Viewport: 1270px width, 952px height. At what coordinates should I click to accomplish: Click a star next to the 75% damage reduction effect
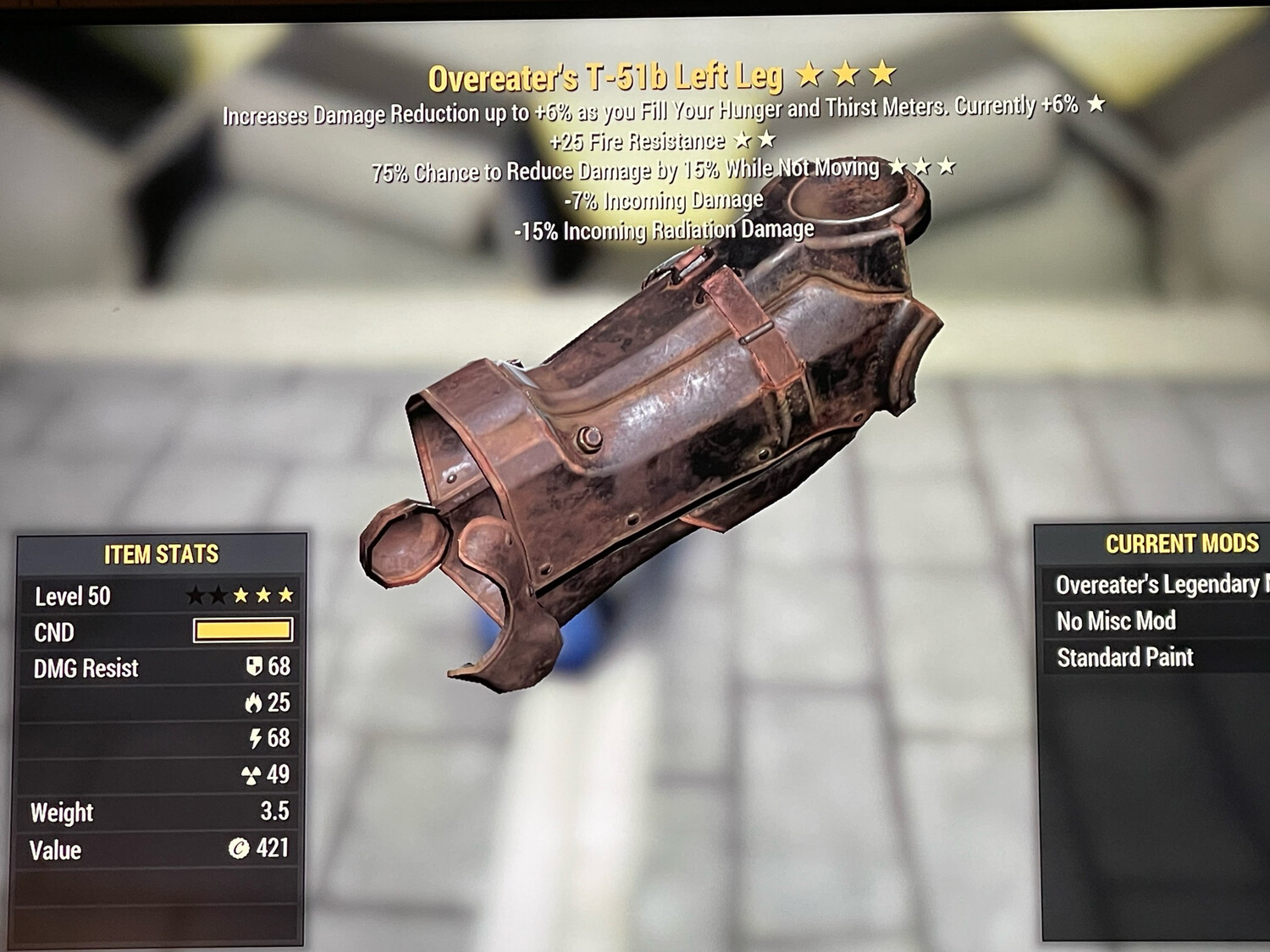(921, 168)
